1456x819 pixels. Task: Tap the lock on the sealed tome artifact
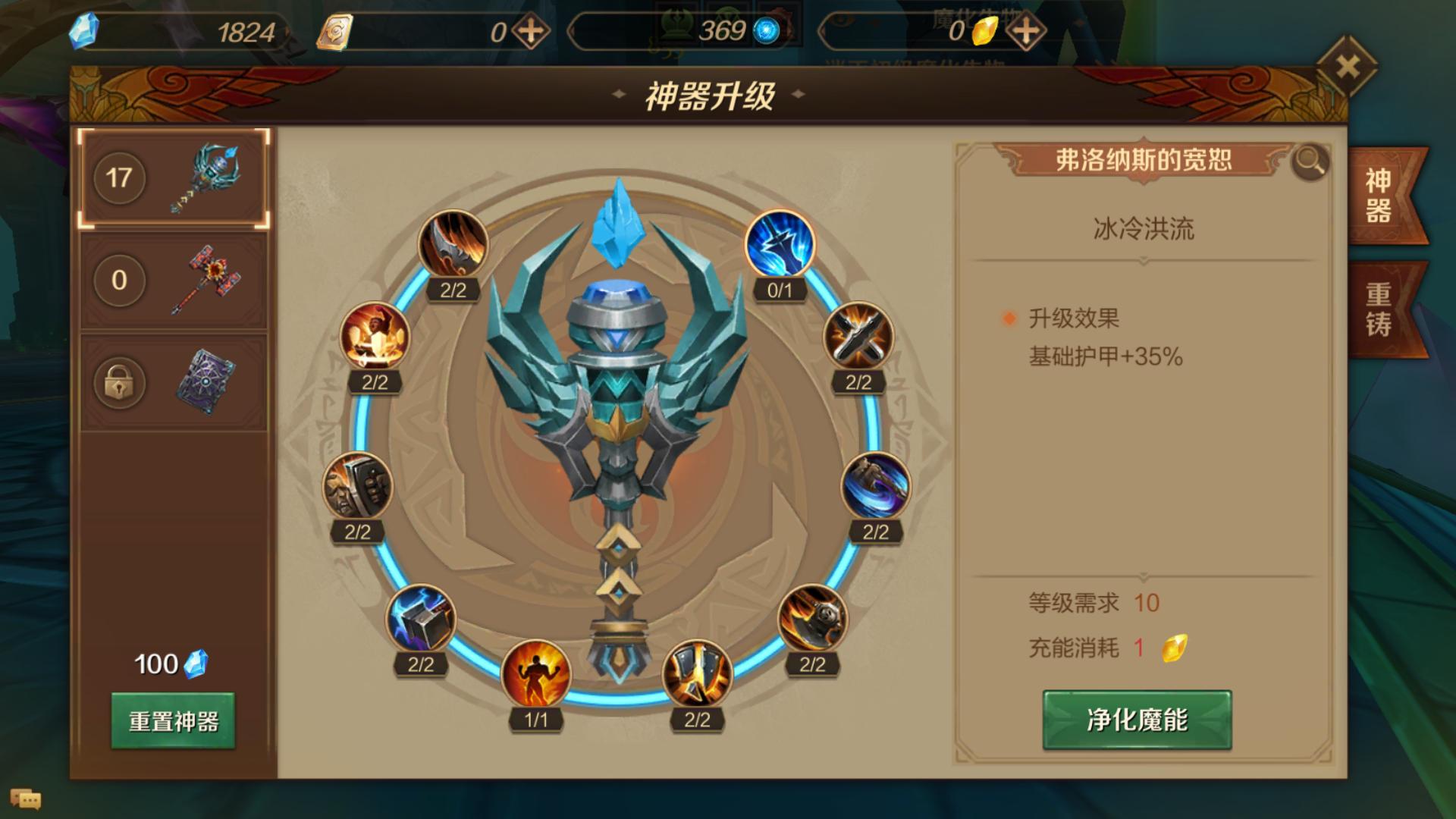[119, 384]
